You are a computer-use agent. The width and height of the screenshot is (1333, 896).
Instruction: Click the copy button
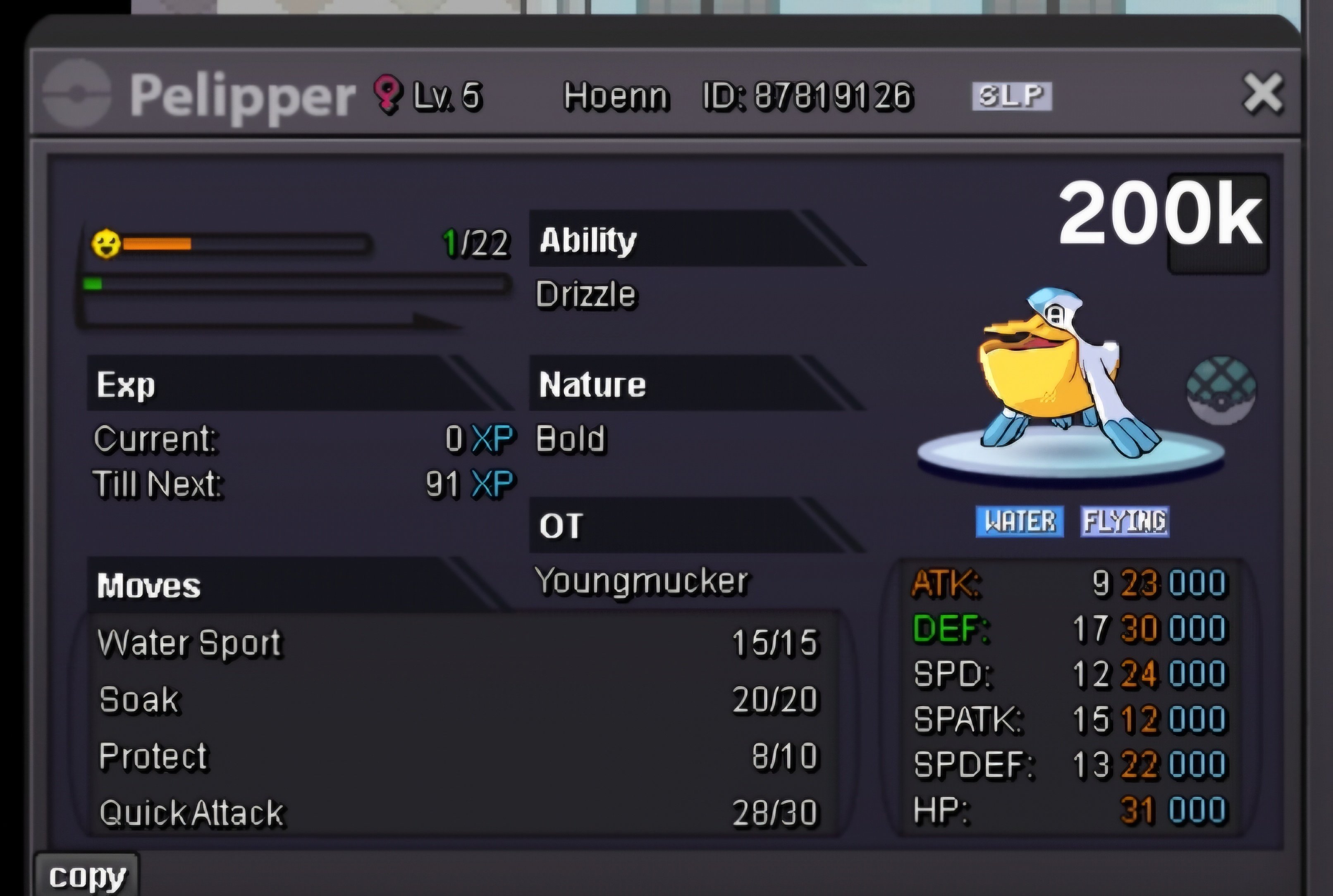(x=87, y=876)
